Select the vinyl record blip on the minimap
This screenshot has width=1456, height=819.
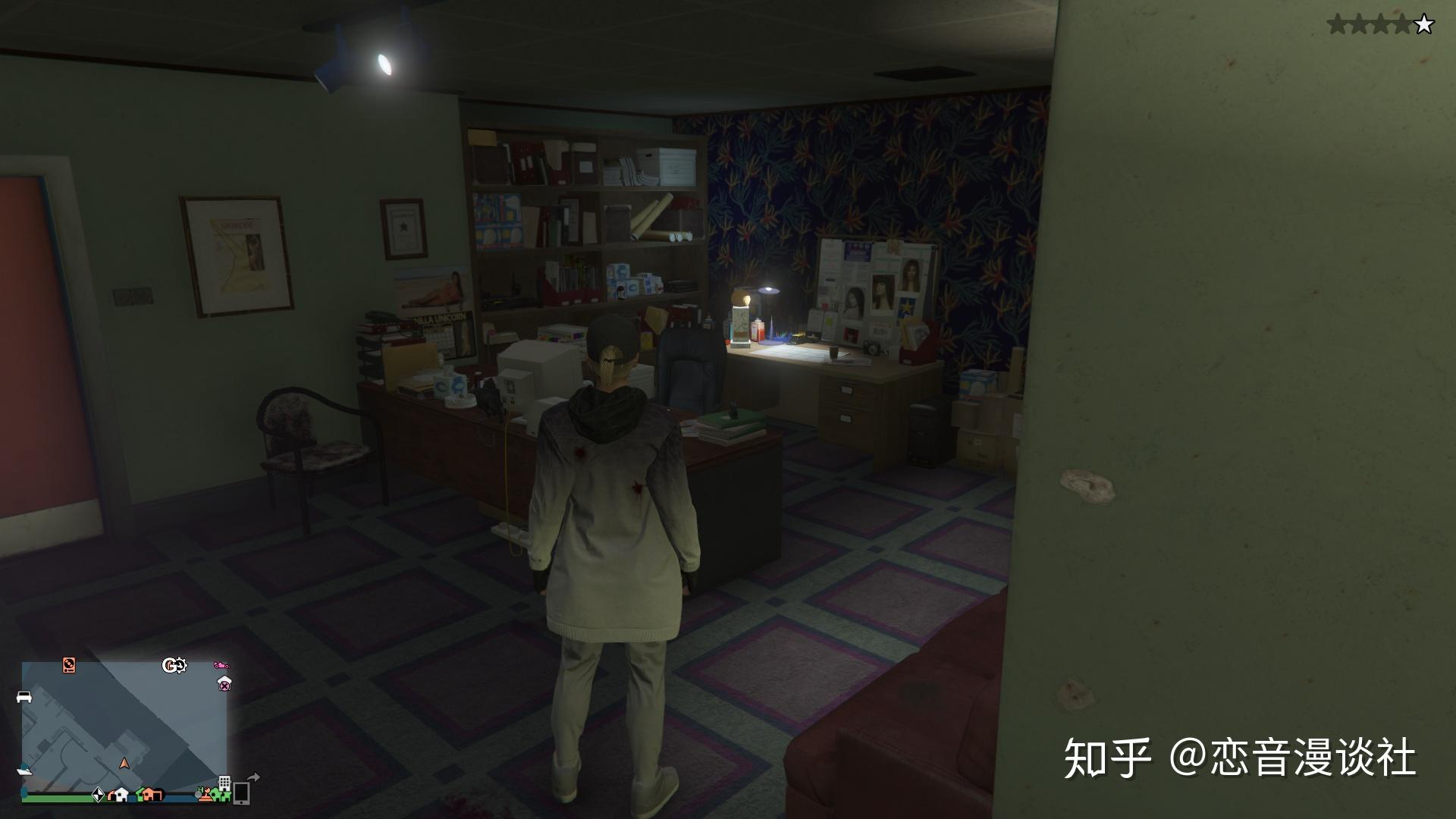click(69, 666)
